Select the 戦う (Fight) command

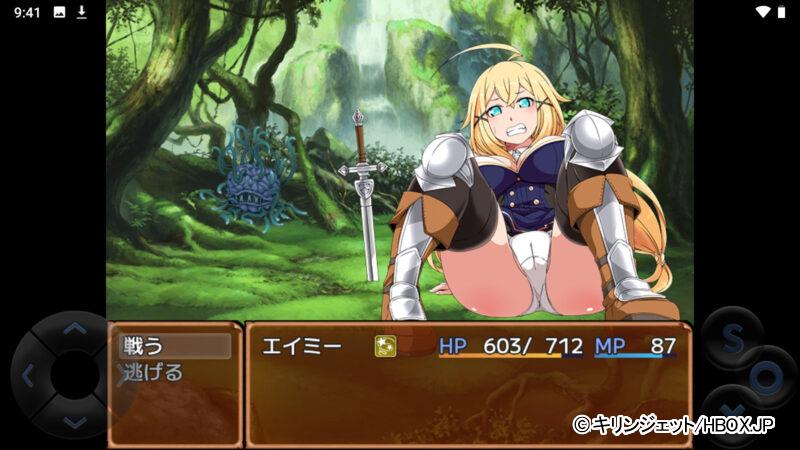pyautogui.click(x=172, y=346)
